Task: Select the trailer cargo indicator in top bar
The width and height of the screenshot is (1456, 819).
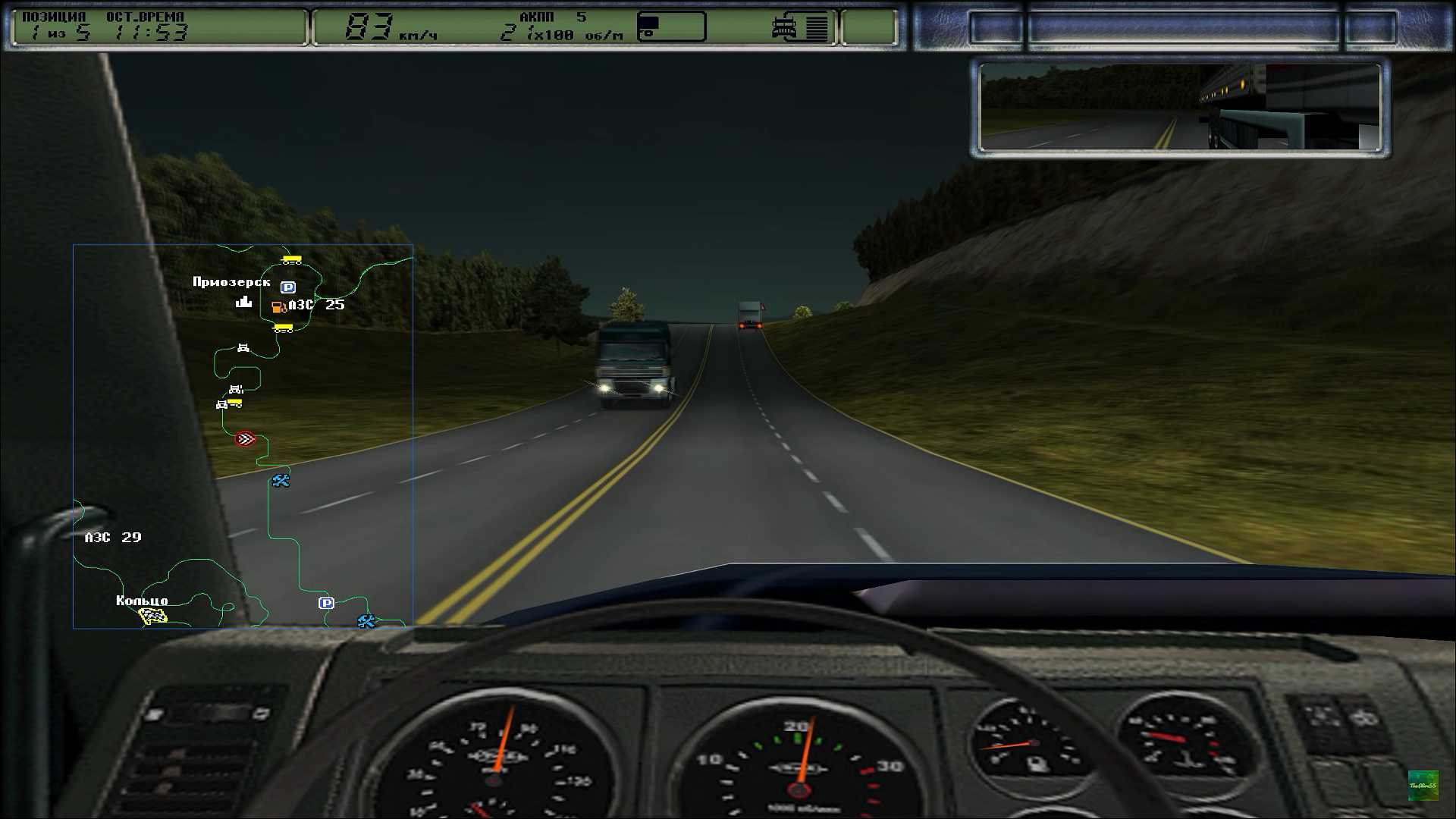Action: [x=671, y=27]
